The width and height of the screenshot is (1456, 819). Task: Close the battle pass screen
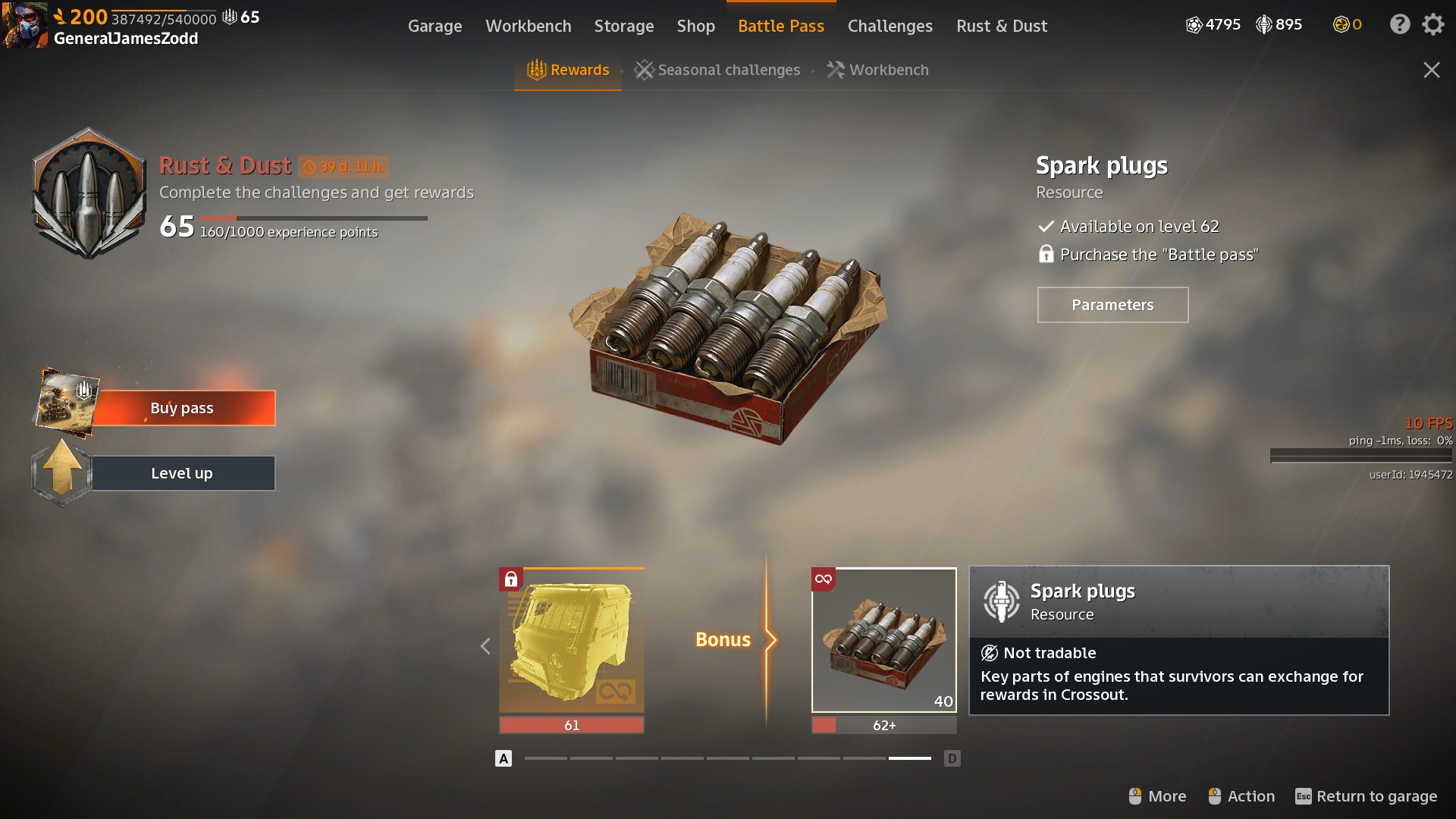1431,70
